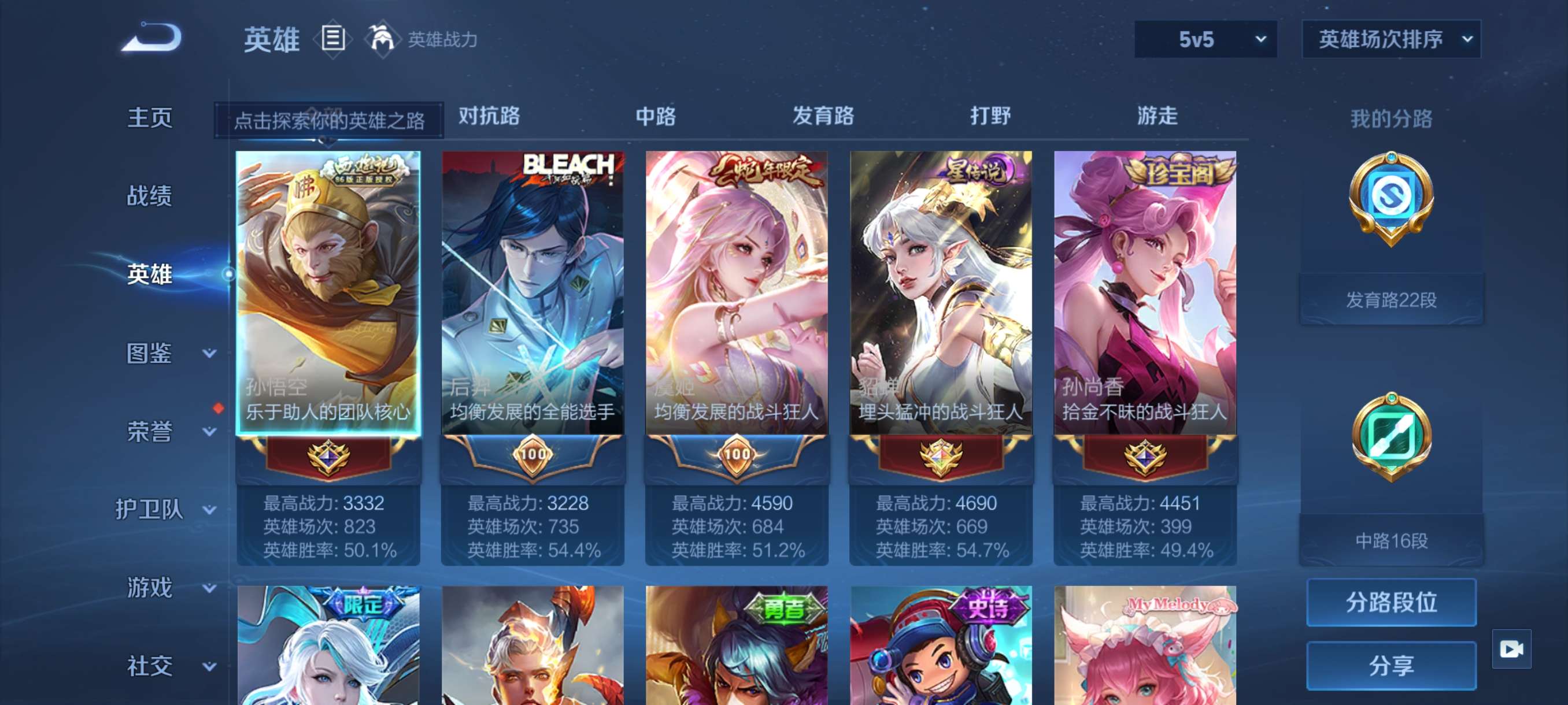Open 战绩 from the left sidebar menu
The height and width of the screenshot is (705, 1568).
(x=150, y=196)
